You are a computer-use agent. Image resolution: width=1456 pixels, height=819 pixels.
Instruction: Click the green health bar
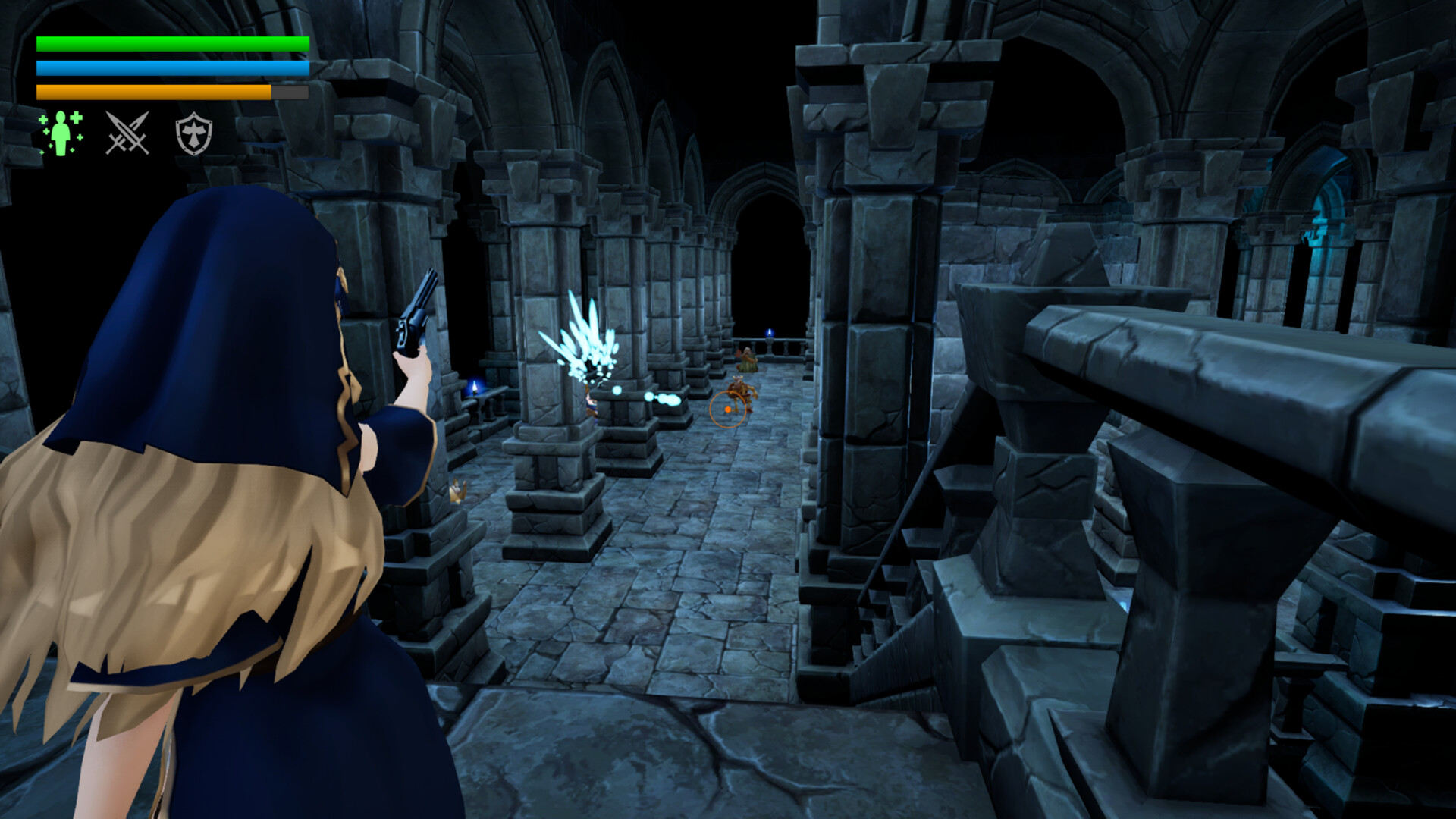(x=171, y=44)
